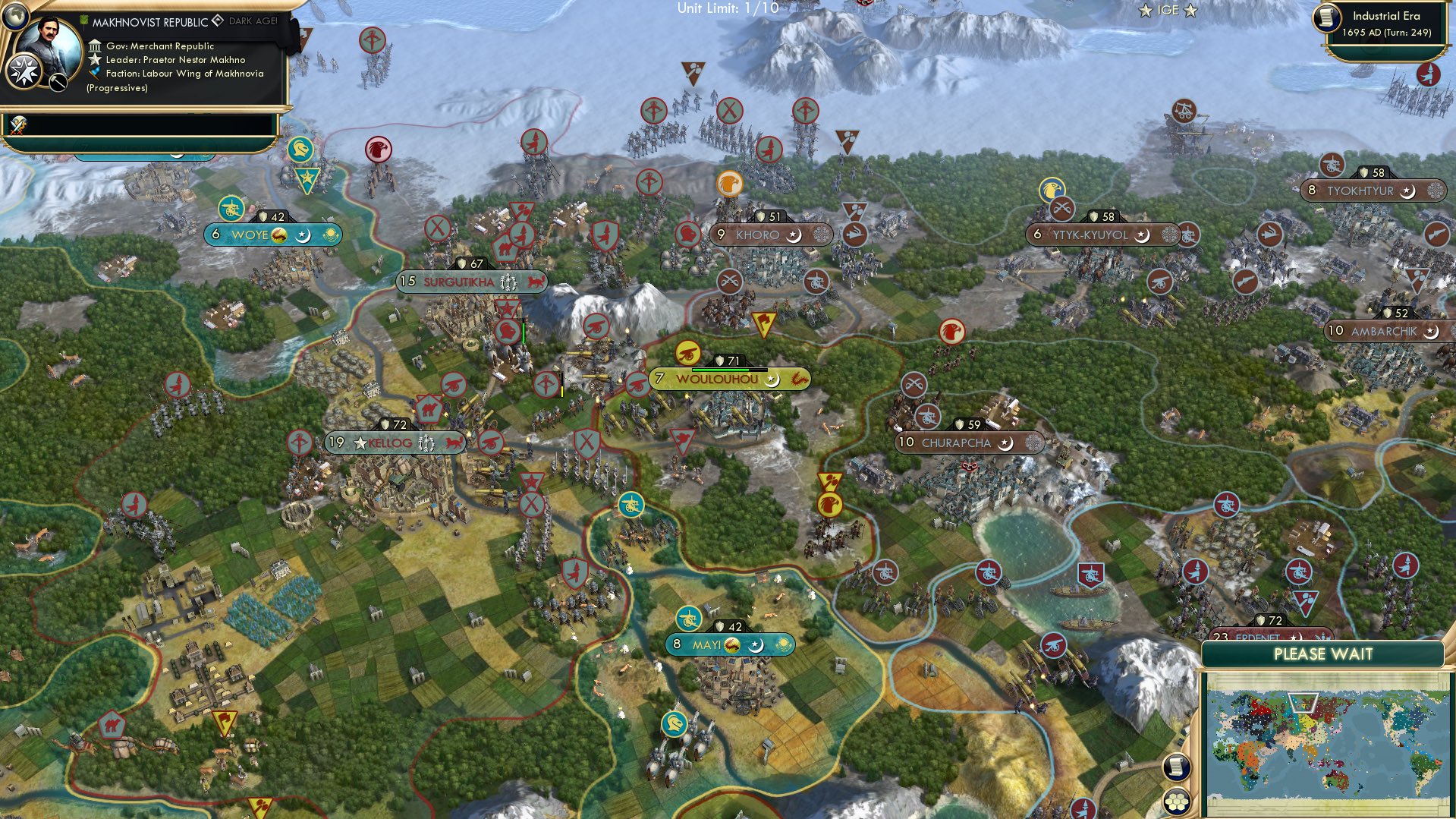Open the scroll icon beside the minimap

pos(1175,767)
